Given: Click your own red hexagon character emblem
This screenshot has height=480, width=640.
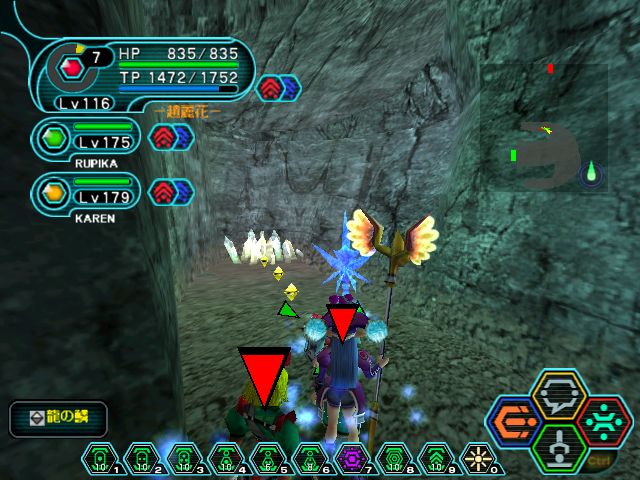Looking at the screenshot, I should (x=70, y=69).
